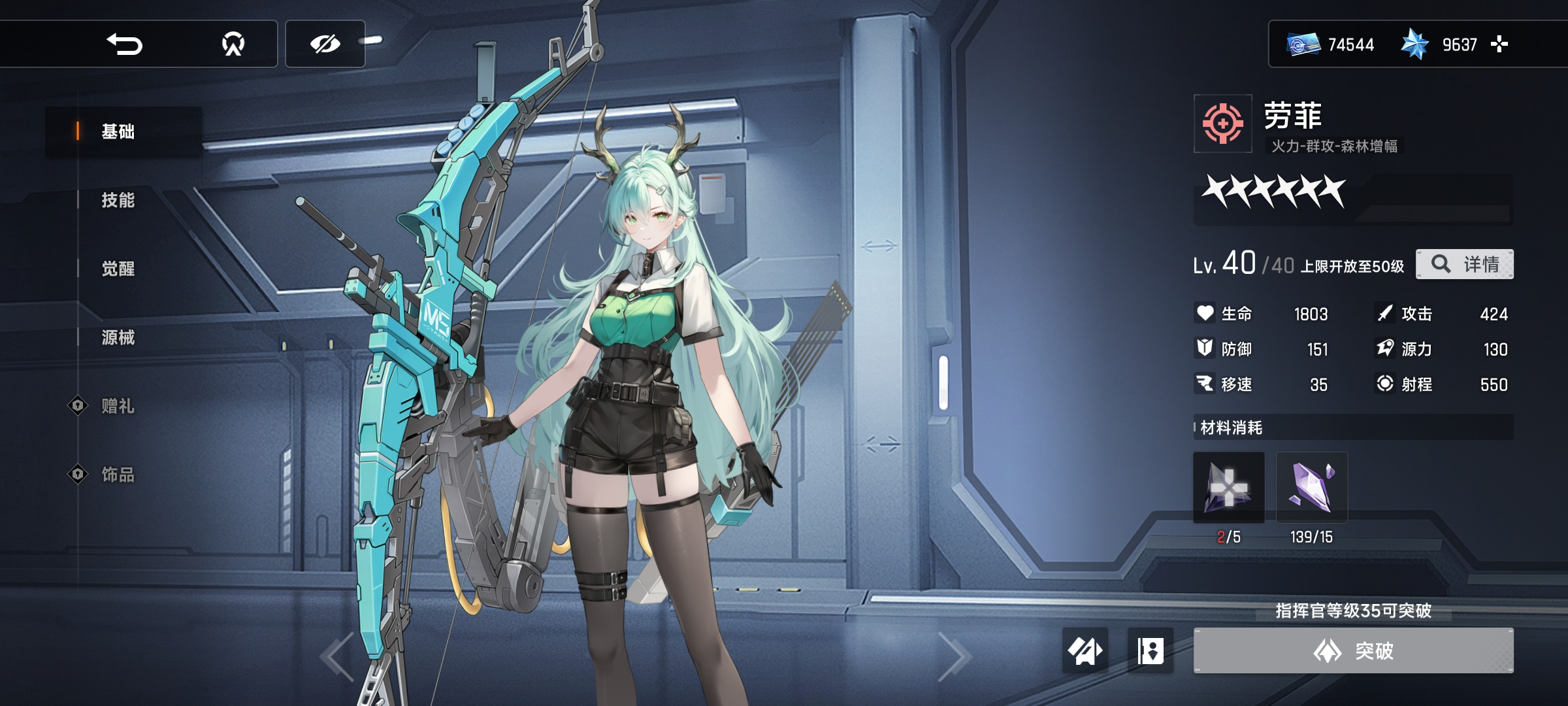Screen dimensions: 1568x706
Task: Hide the interface with the eye icon
Action: click(x=325, y=44)
